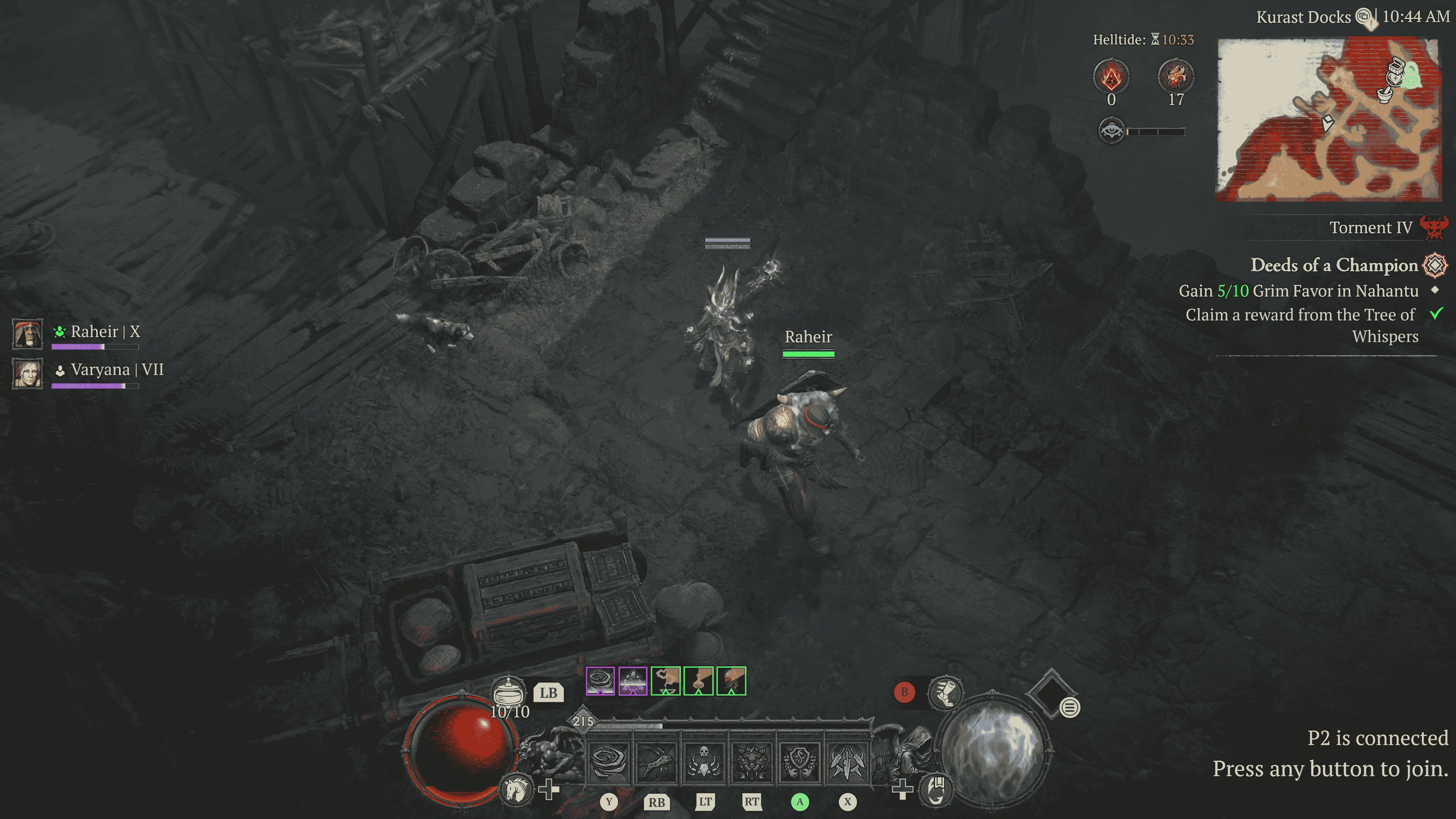Open the round three-line menu button
Screen dimensions: 1456x819
(x=1069, y=707)
